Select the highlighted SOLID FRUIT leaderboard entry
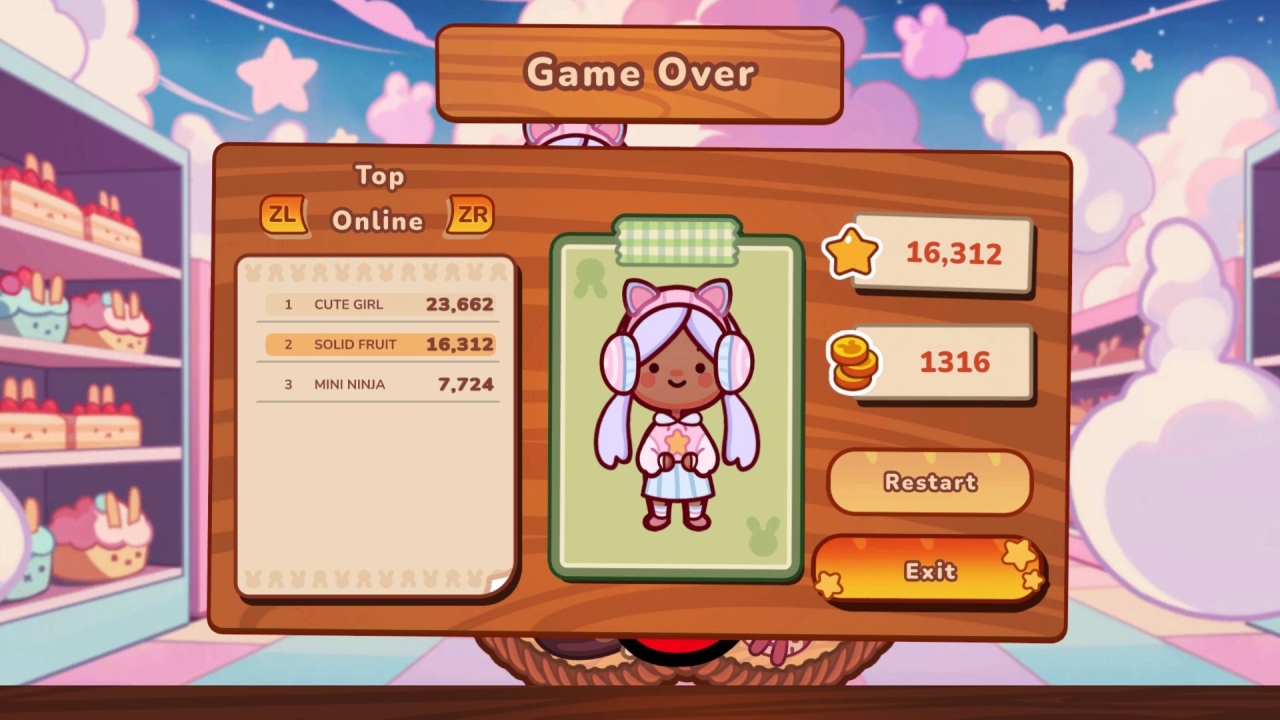 tap(378, 343)
